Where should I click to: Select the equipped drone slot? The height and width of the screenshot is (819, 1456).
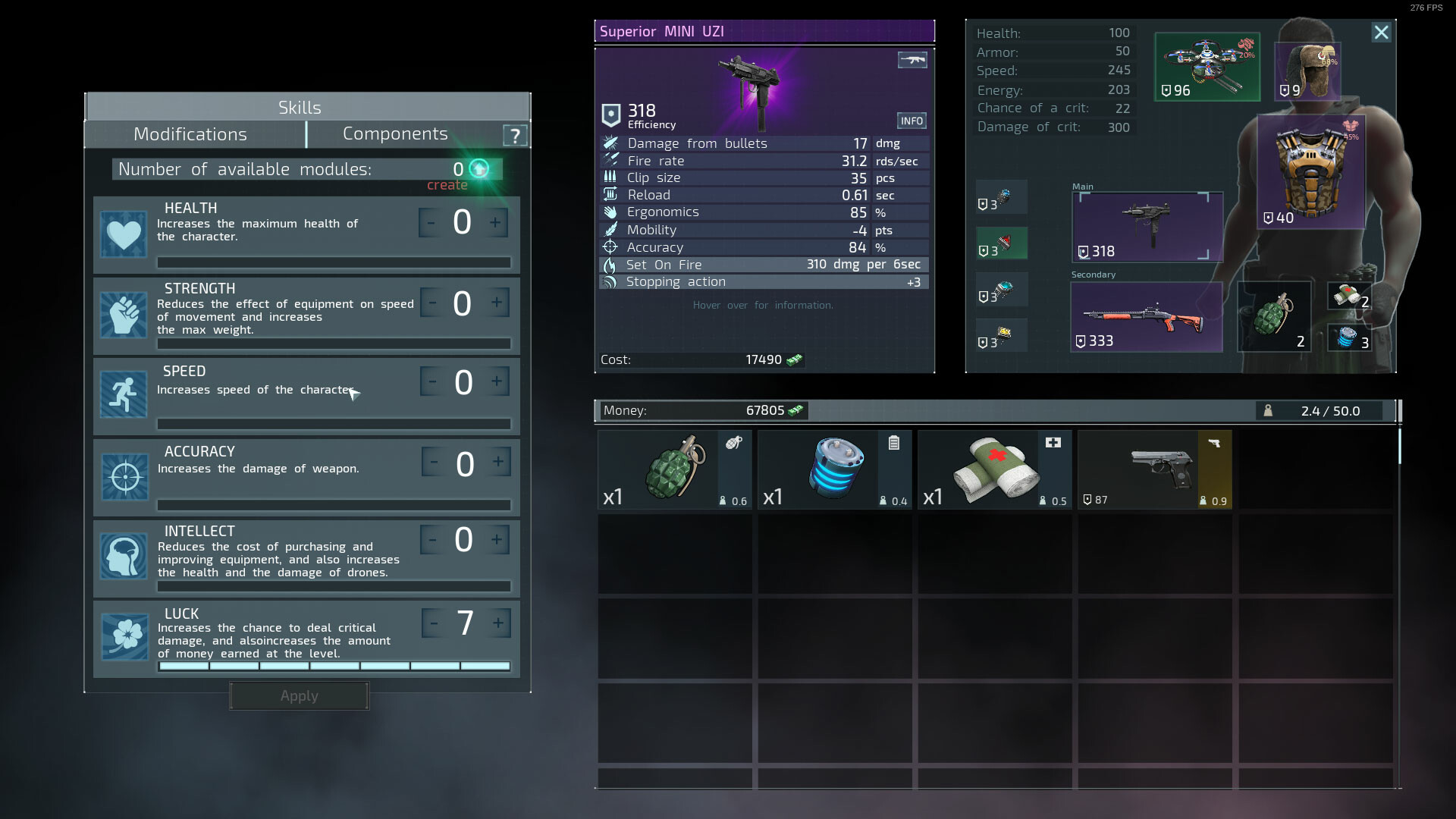click(x=1207, y=67)
